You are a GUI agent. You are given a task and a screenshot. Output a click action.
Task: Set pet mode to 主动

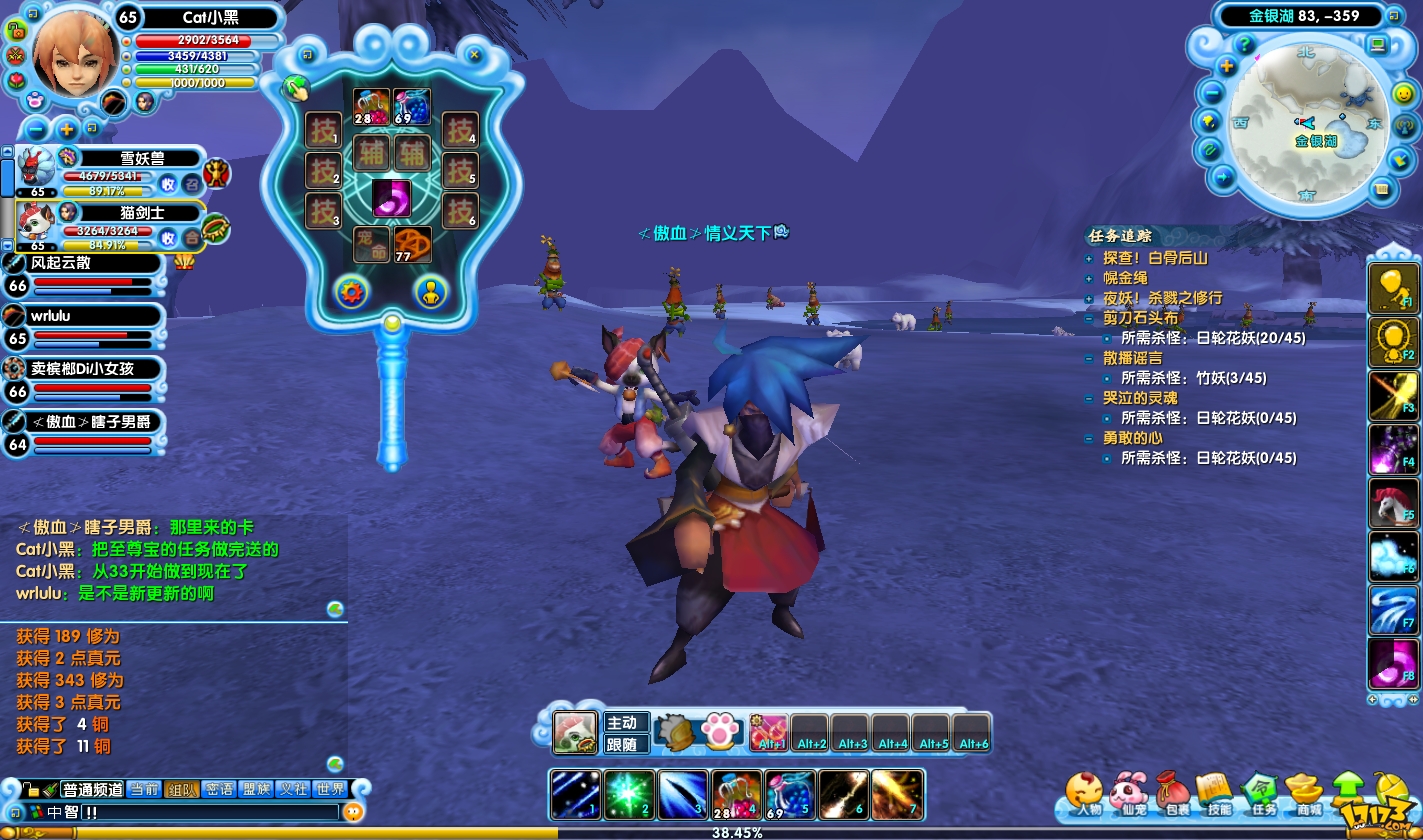[625, 722]
